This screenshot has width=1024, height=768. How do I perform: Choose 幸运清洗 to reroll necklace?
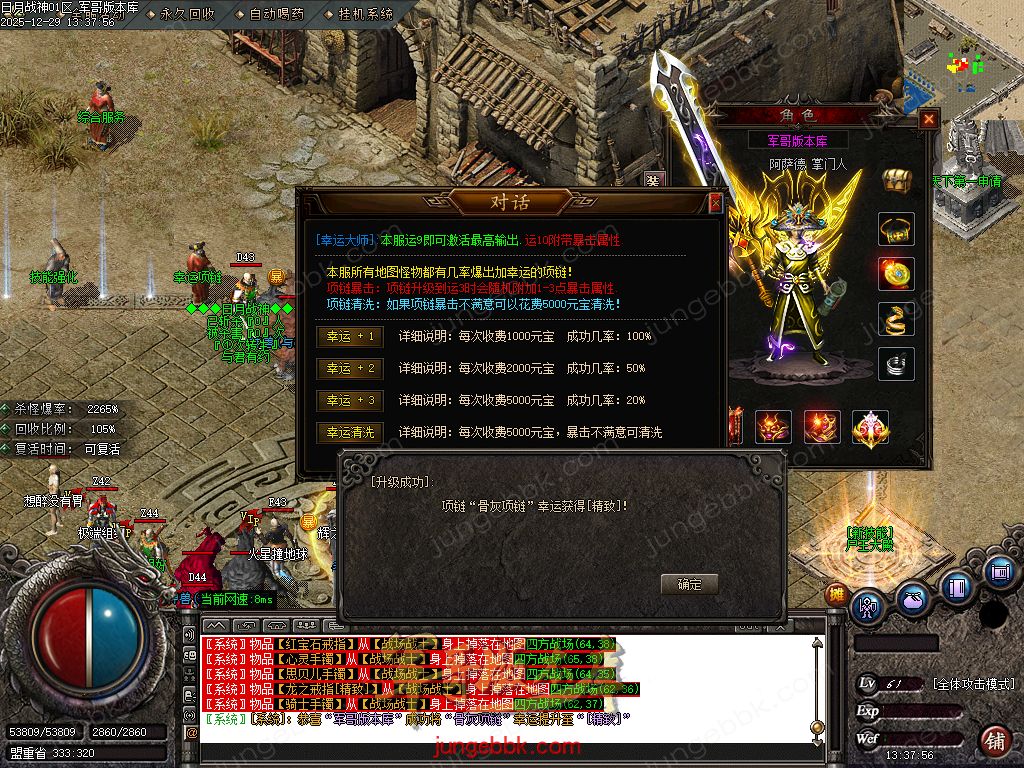350,433
